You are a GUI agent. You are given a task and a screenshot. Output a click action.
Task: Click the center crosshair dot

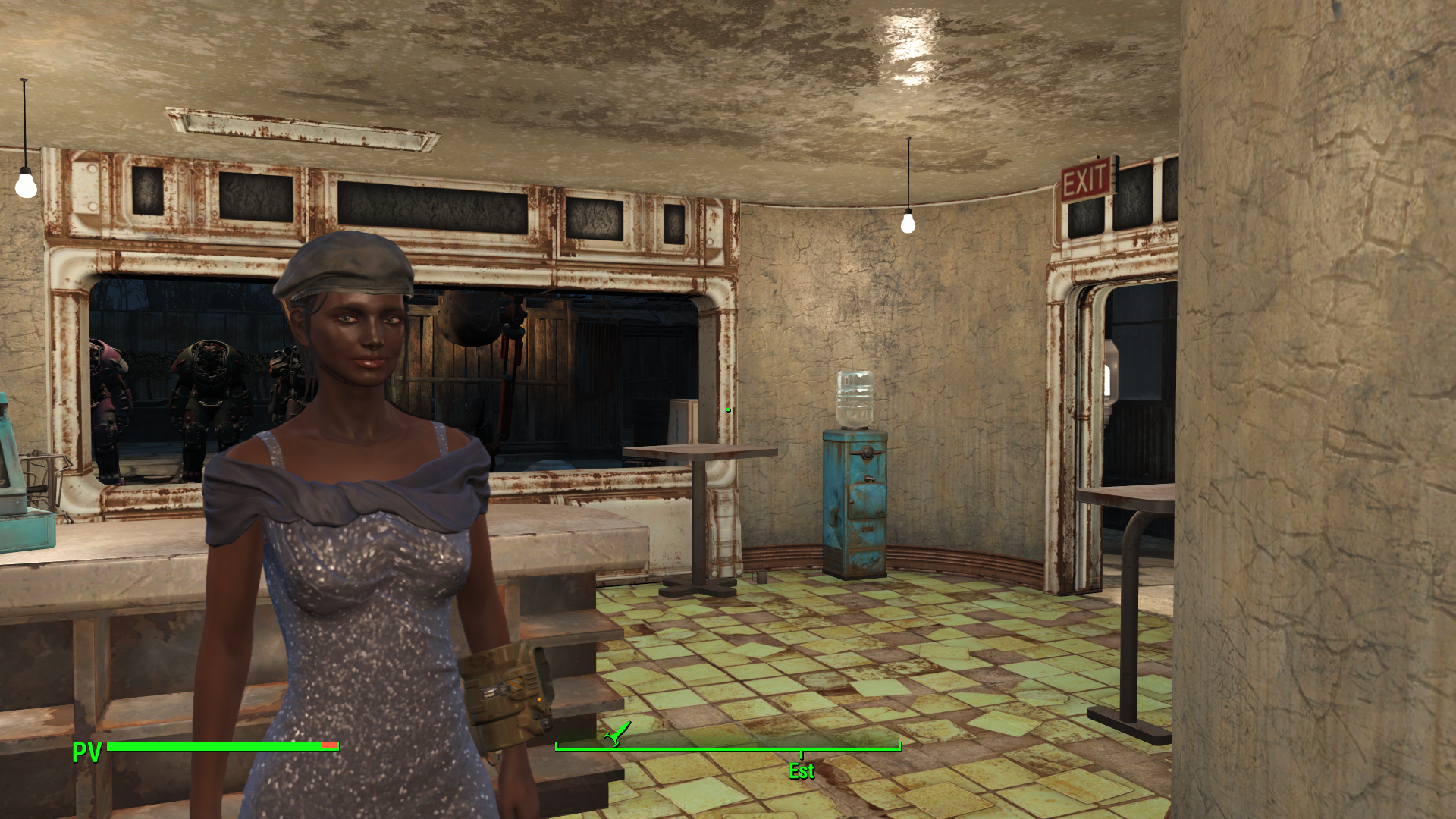(x=728, y=409)
